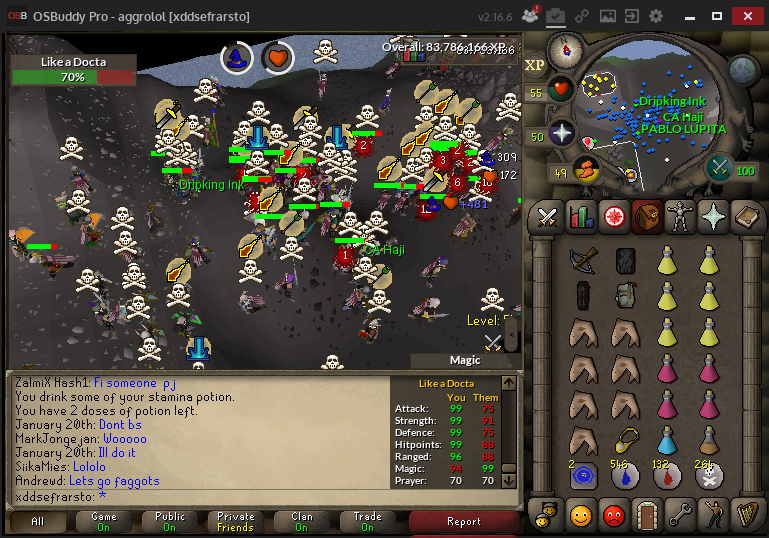Click the special attack orb
This screenshot has height=538, width=769.
click(x=720, y=169)
